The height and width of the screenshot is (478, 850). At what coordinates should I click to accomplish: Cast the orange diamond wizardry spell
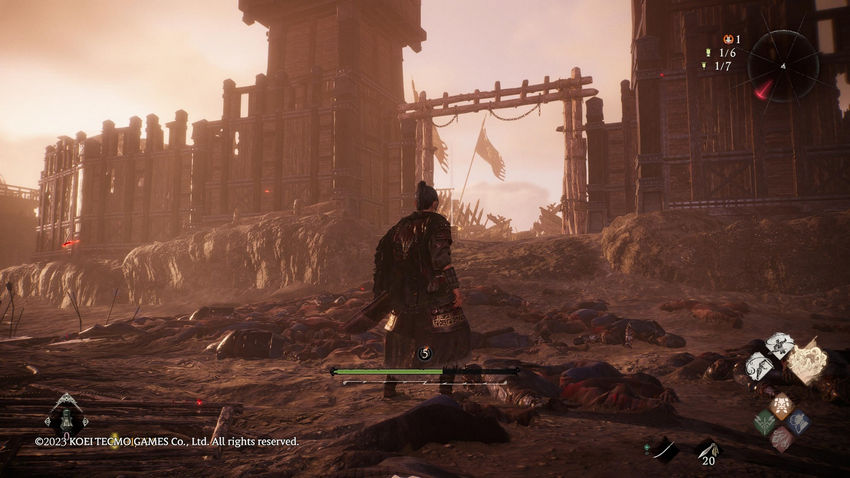[781, 404]
